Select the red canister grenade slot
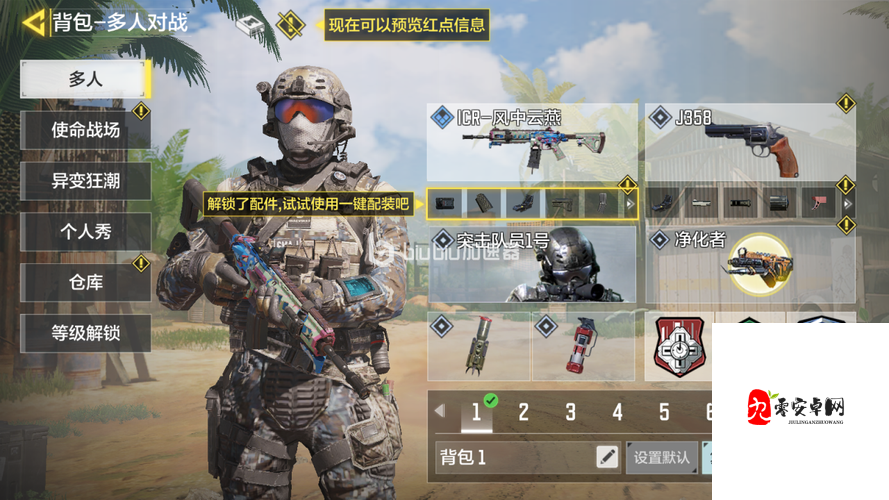889x500 pixels. coord(583,346)
